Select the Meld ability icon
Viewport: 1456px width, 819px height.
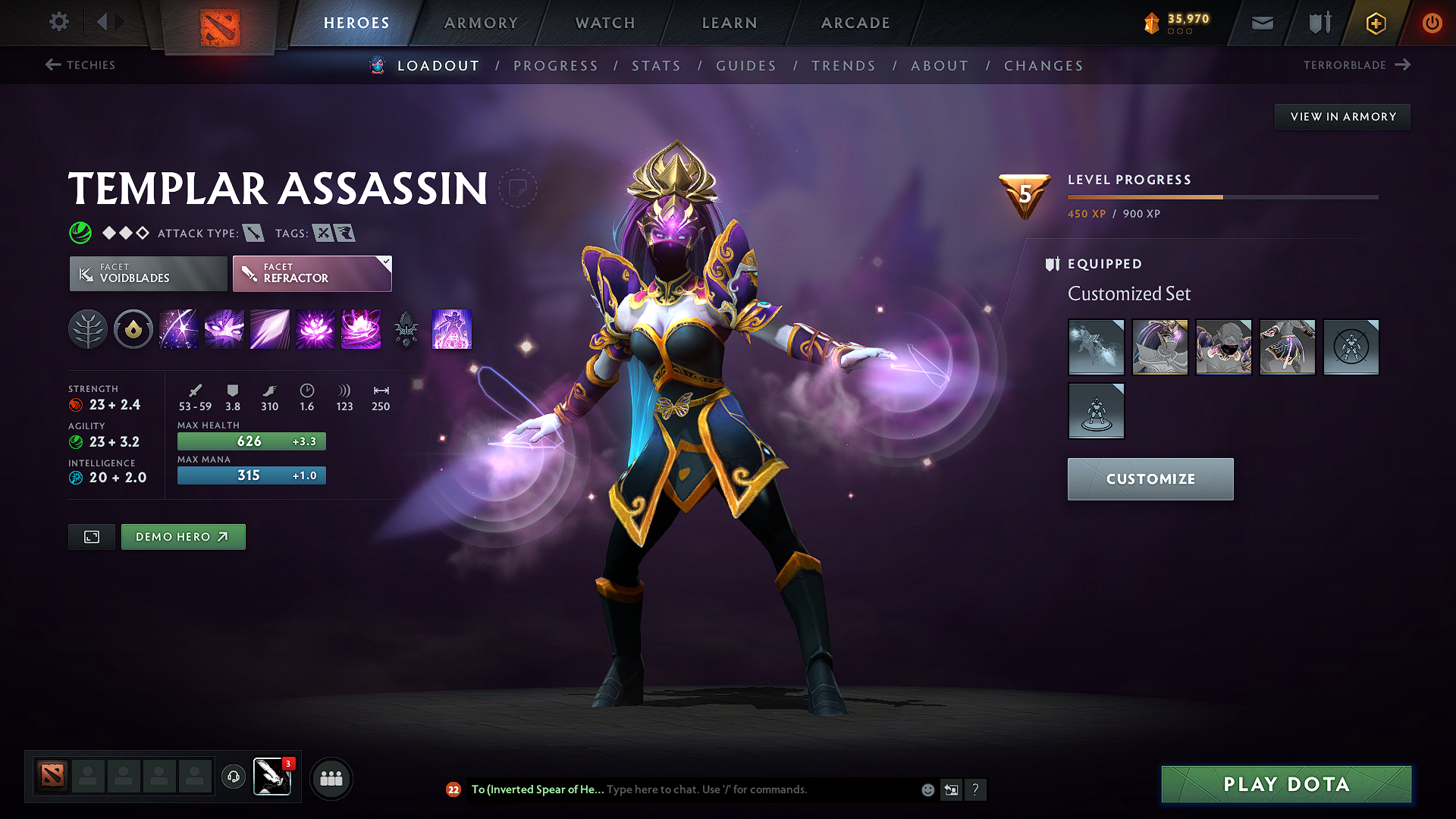224,329
